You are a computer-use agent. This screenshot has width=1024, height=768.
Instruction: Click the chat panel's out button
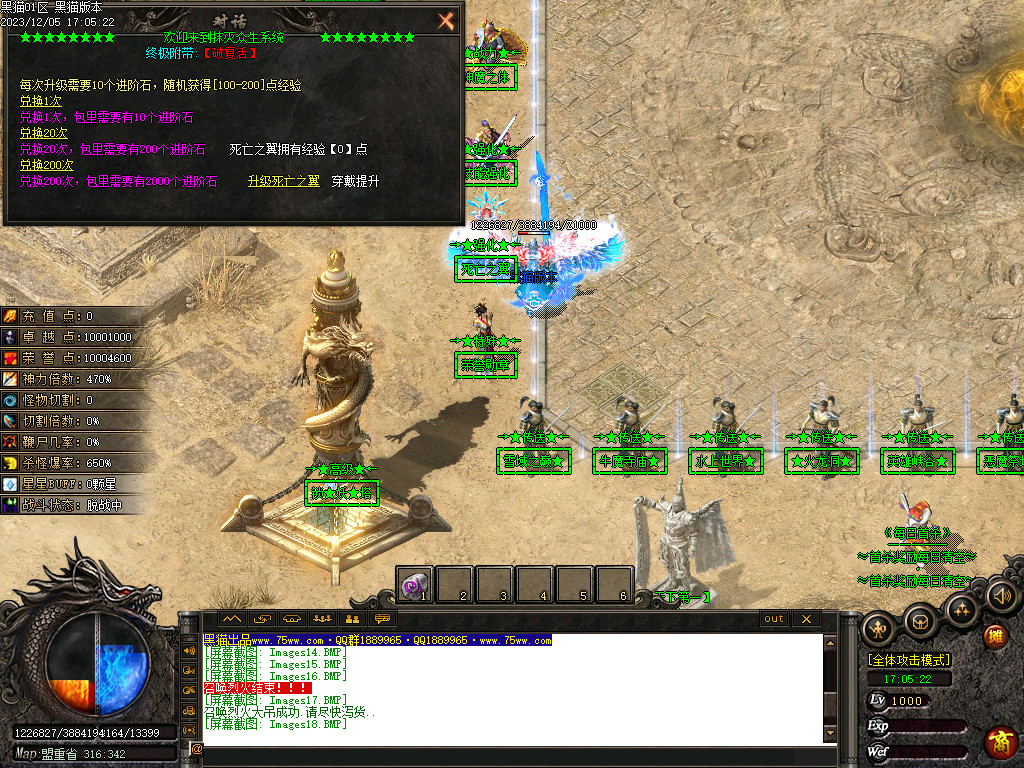pyautogui.click(x=774, y=619)
